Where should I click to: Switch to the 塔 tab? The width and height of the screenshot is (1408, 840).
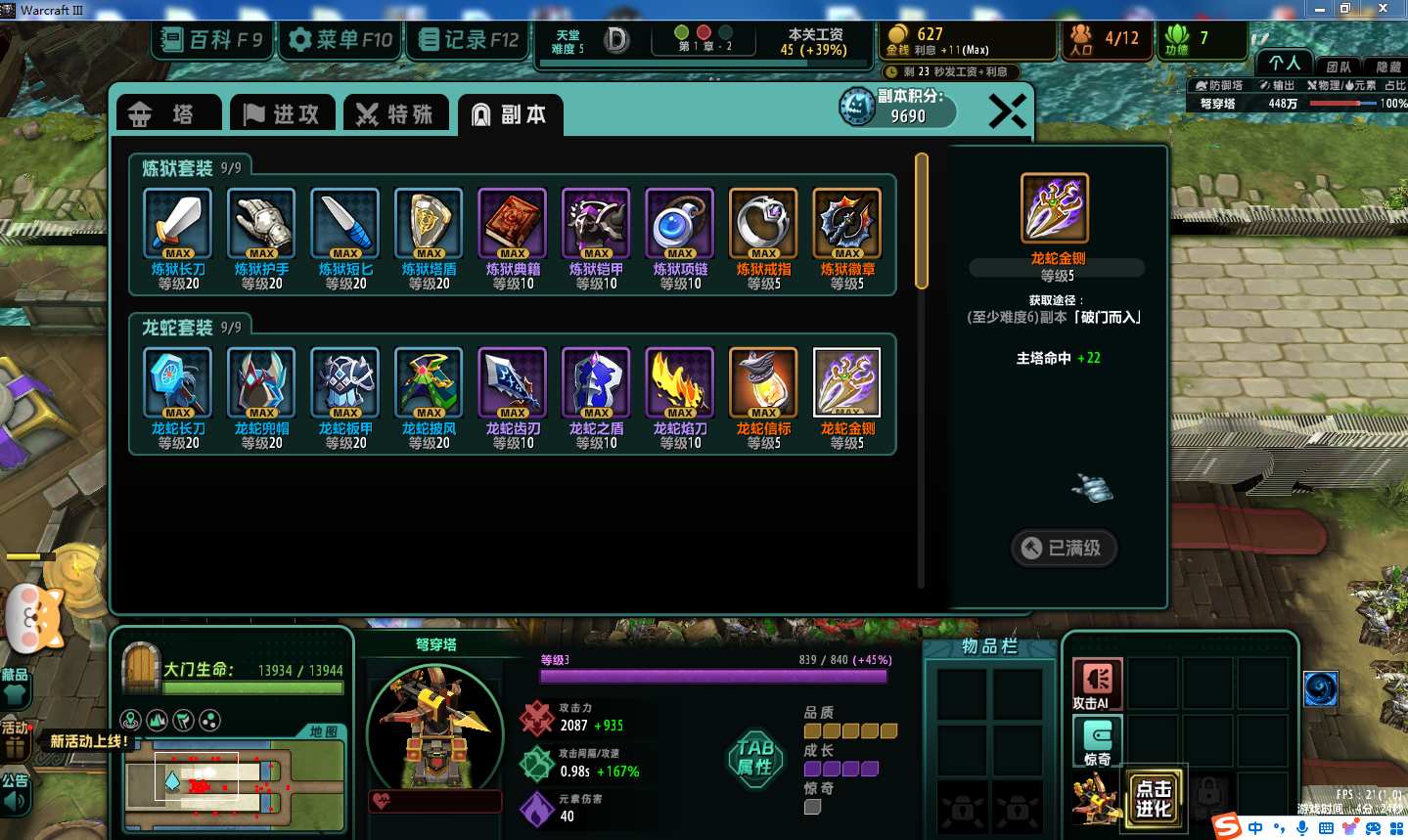(168, 114)
